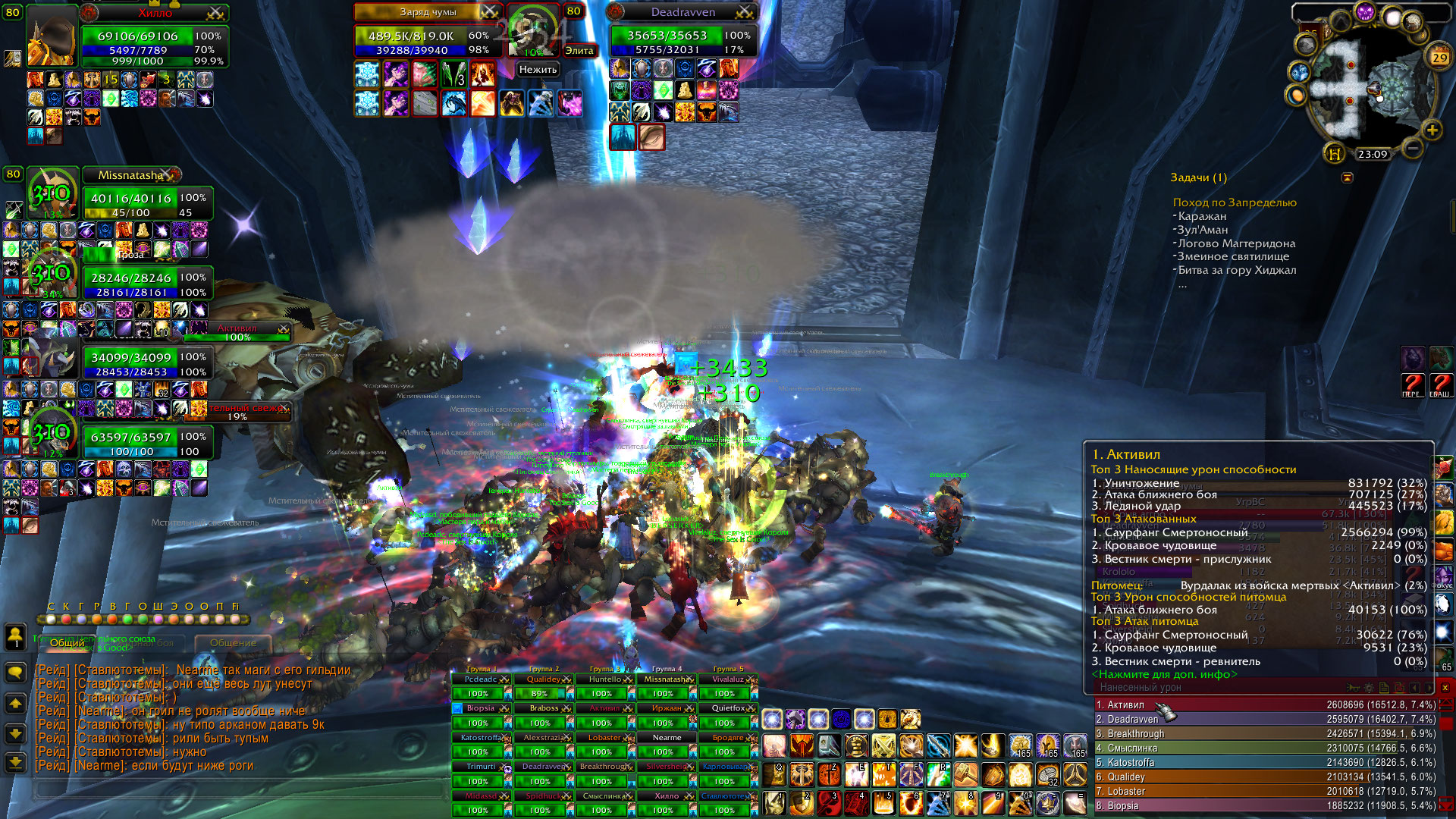Click the purple skull minimap button

[x=1365, y=12]
